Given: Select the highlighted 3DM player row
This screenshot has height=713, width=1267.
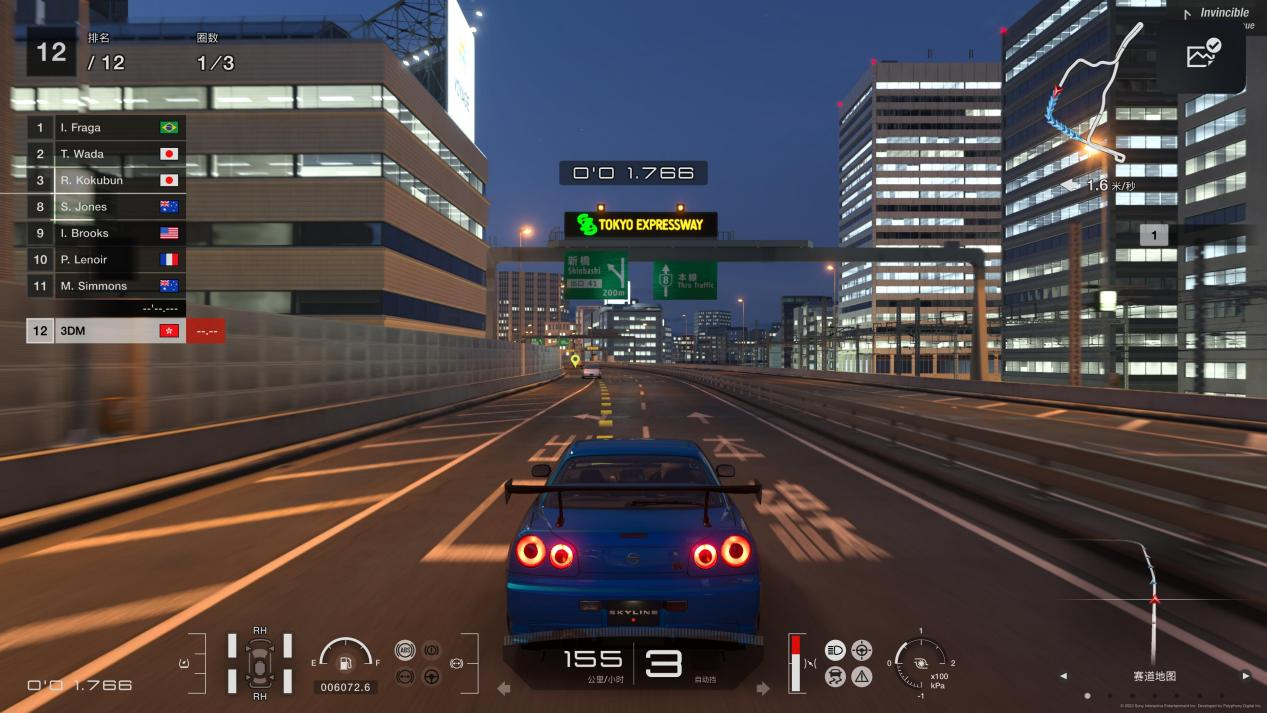Looking at the screenshot, I should [105, 331].
